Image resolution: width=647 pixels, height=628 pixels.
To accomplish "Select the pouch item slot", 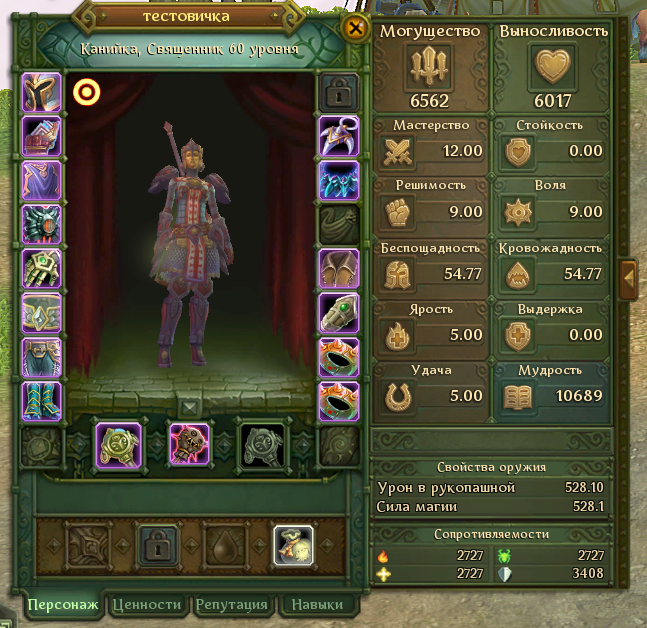I will pos(293,545).
